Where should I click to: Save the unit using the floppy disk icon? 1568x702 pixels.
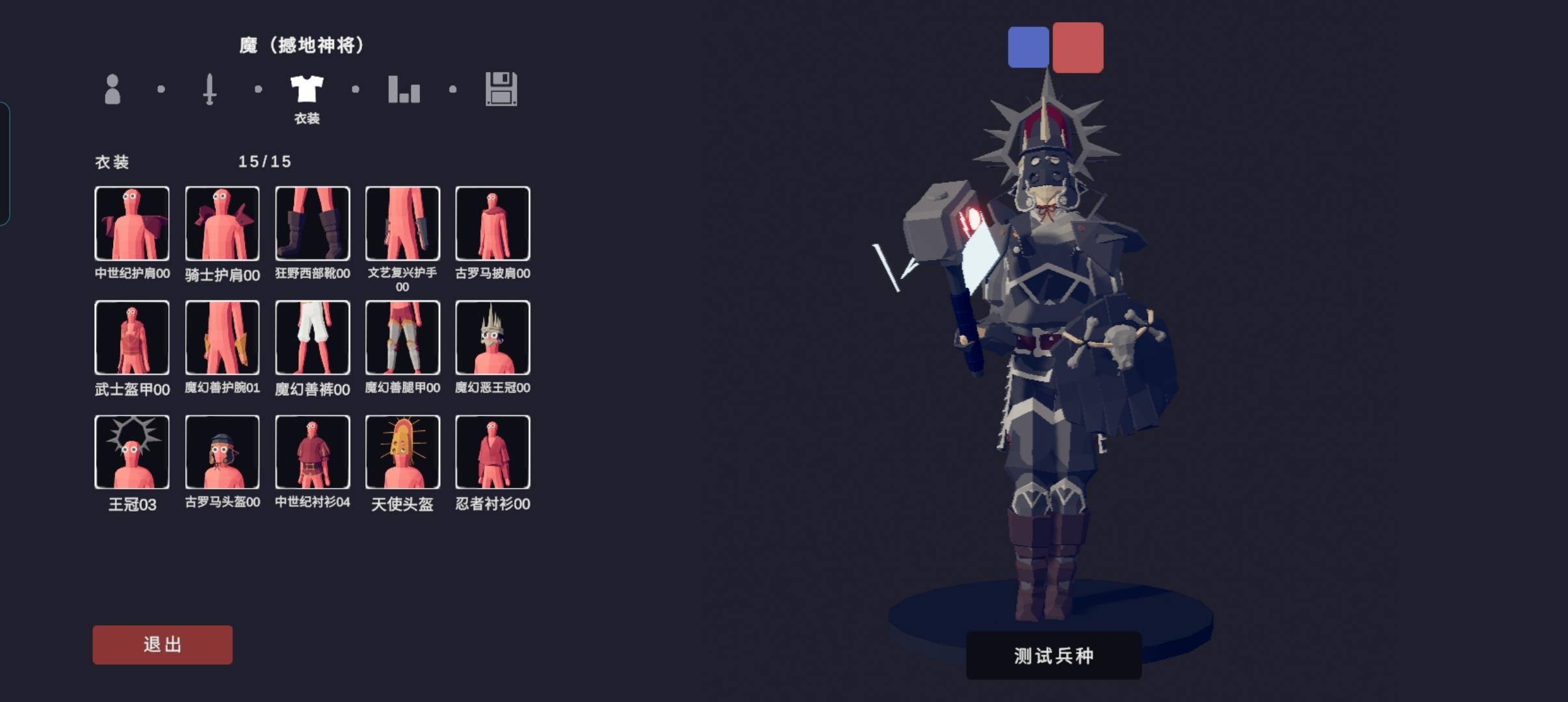point(501,91)
